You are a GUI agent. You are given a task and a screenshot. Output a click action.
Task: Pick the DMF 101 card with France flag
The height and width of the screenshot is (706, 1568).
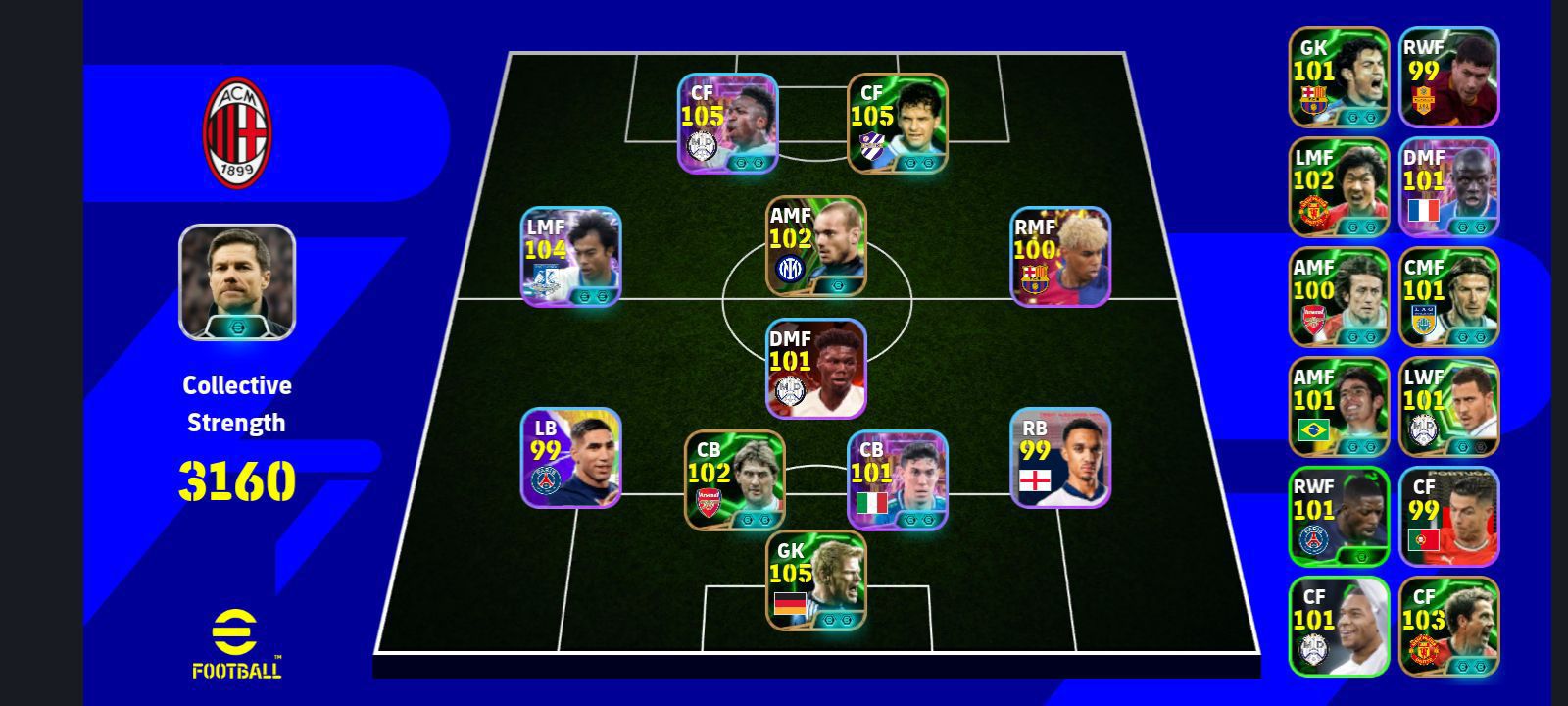click(x=1448, y=187)
